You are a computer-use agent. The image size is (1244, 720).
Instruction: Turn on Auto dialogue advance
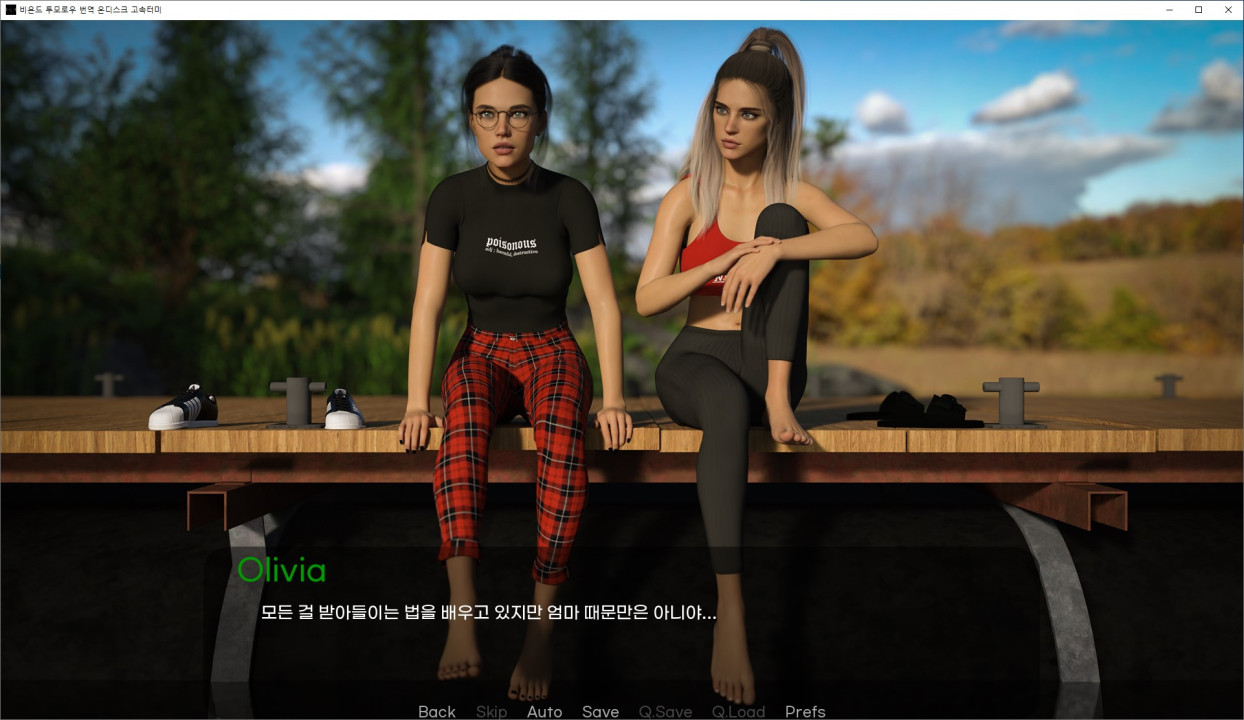coord(544,711)
